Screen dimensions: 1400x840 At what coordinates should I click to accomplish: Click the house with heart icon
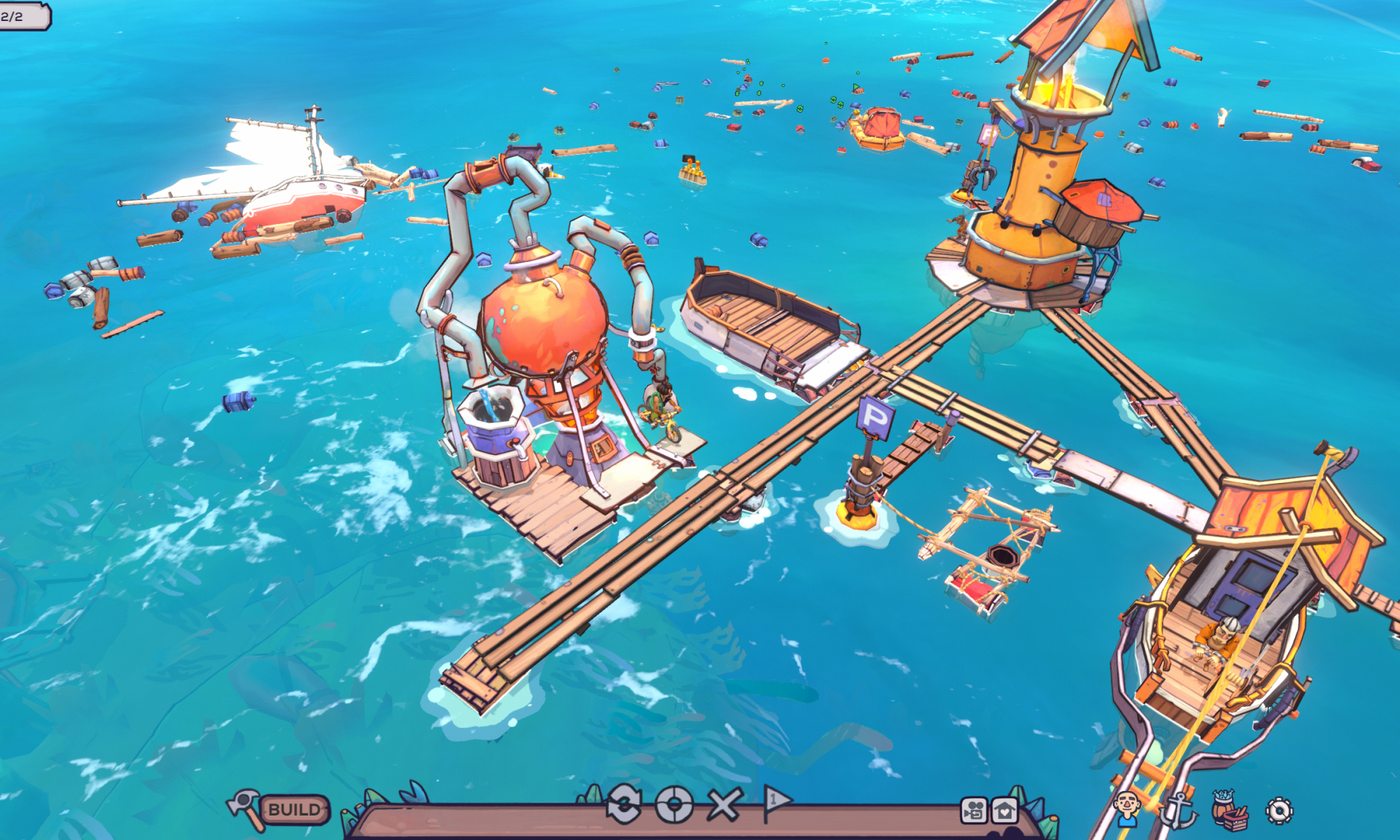(x=1004, y=811)
